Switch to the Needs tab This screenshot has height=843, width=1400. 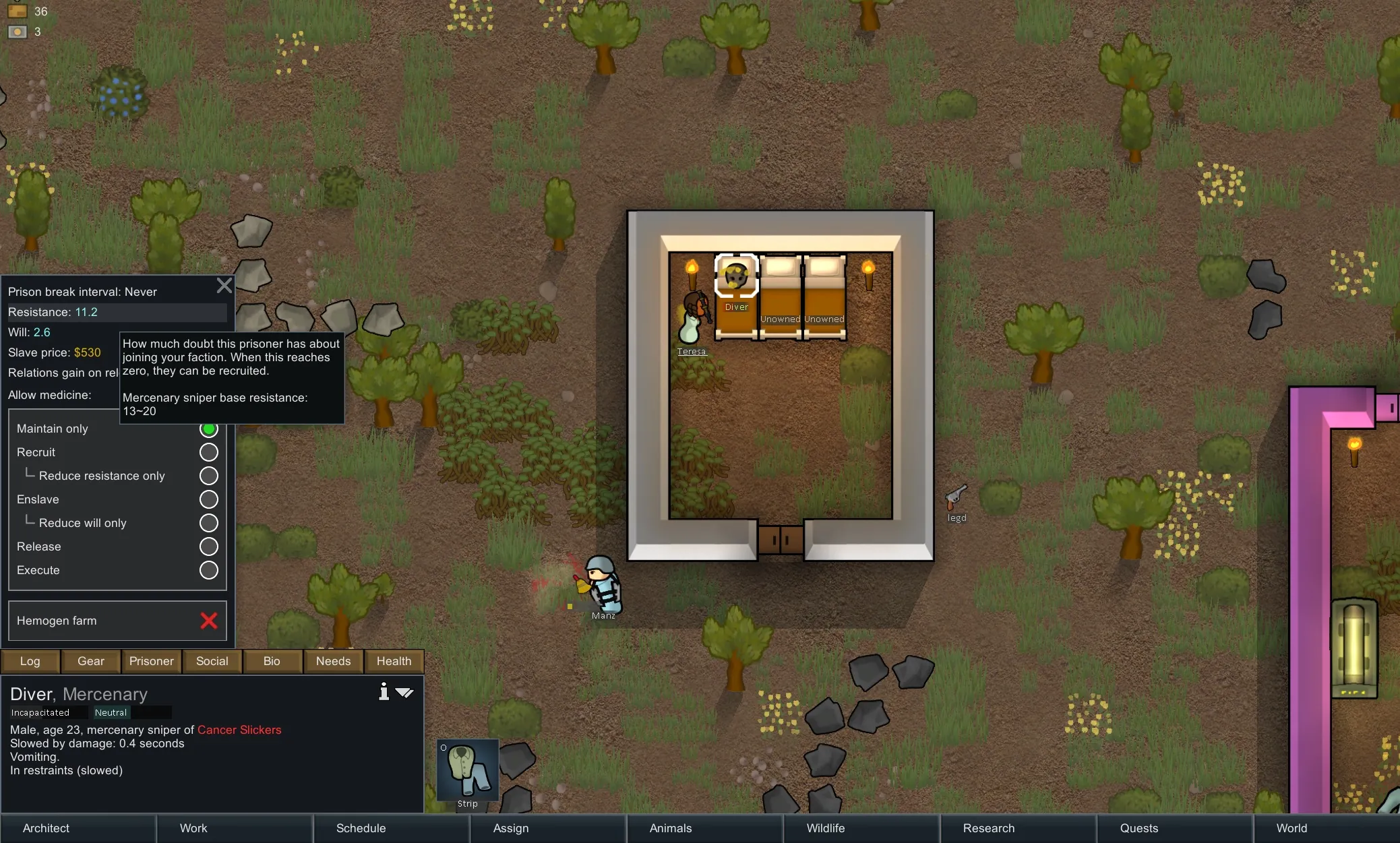point(334,661)
